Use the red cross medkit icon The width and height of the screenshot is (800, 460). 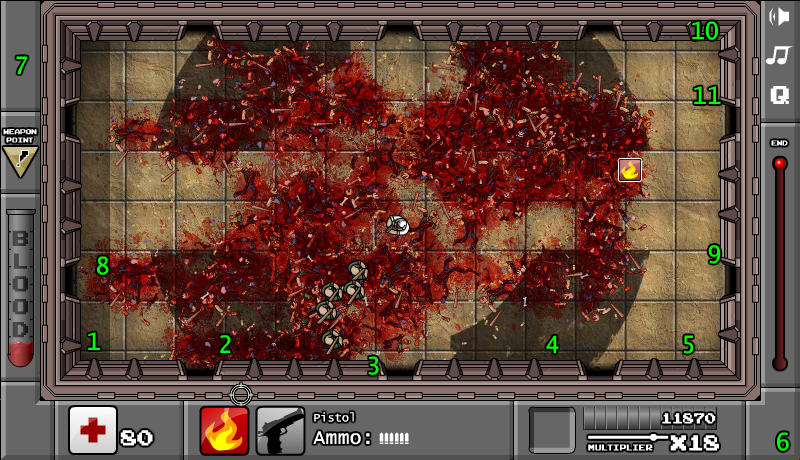click(x=92, y=430)
